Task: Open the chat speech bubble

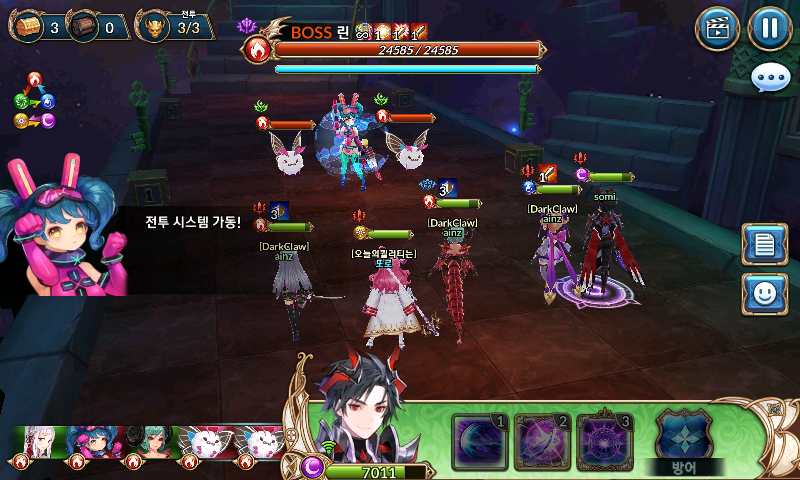Action: [x=771, y=77]
